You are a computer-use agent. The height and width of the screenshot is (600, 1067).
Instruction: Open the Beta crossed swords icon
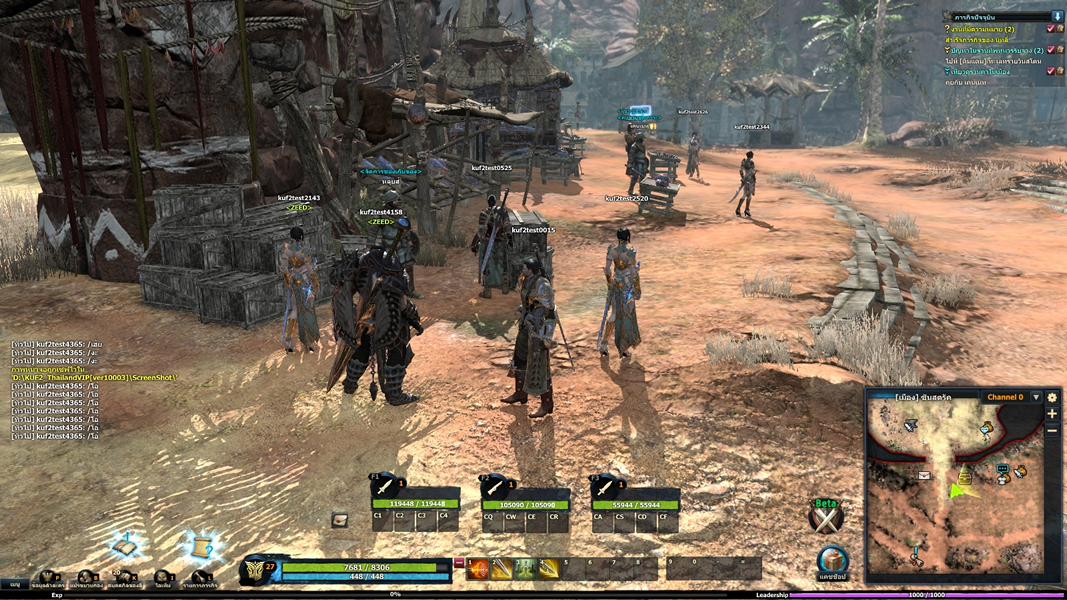[x=826, y=518]
